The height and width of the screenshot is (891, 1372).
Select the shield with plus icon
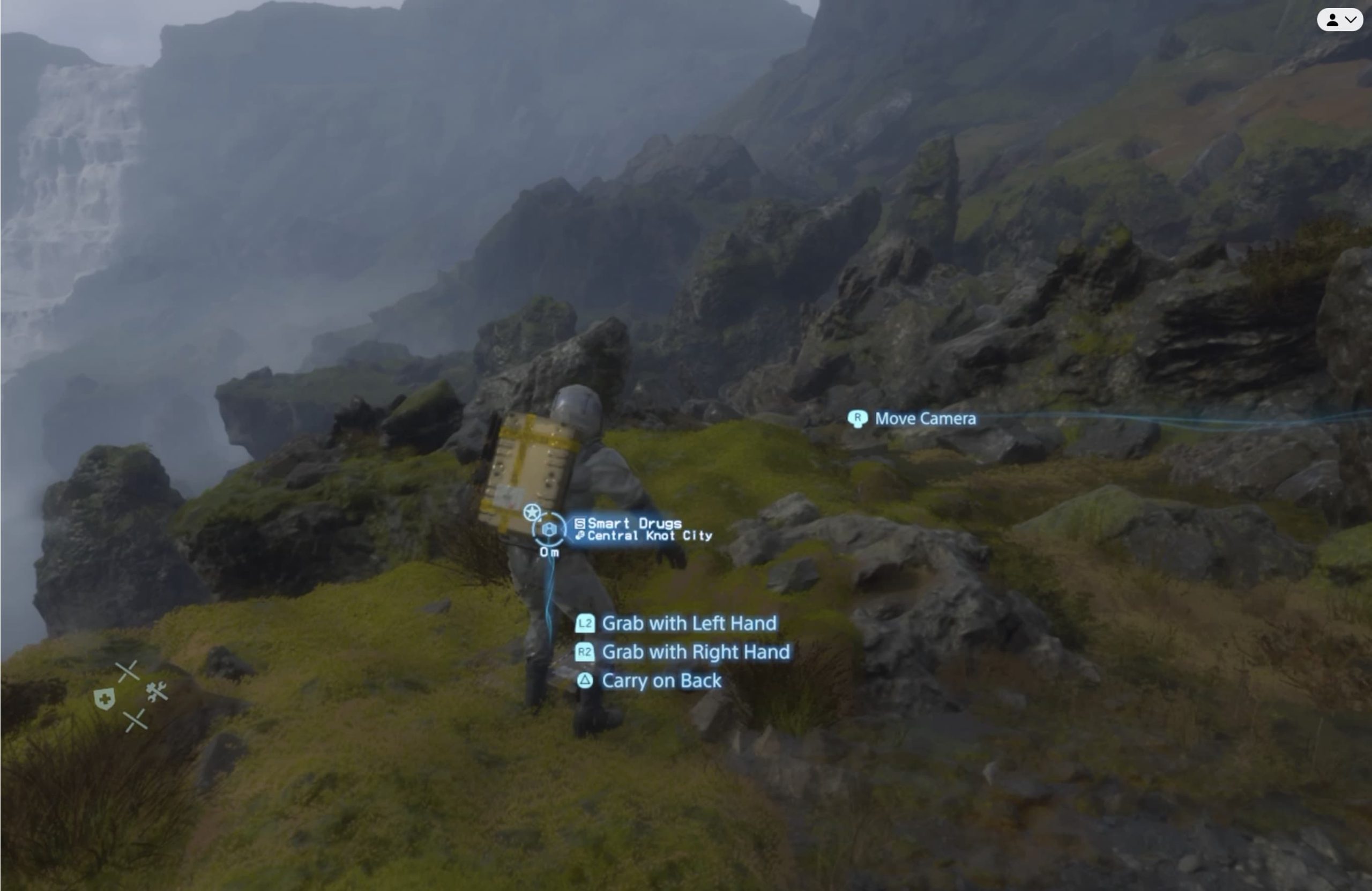point(105,699)
